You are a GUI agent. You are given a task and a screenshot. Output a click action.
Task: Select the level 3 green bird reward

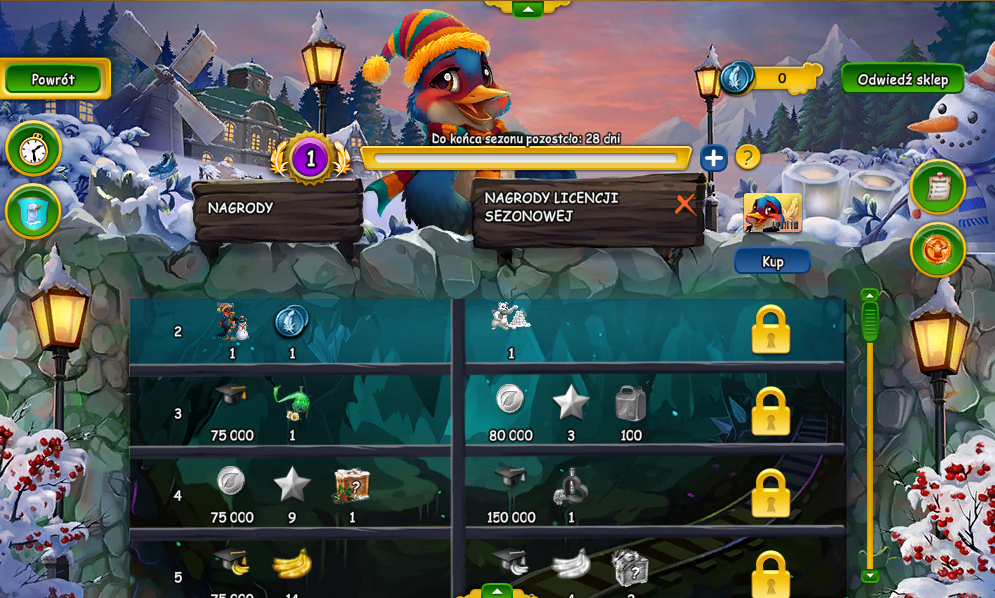point(292,402)
